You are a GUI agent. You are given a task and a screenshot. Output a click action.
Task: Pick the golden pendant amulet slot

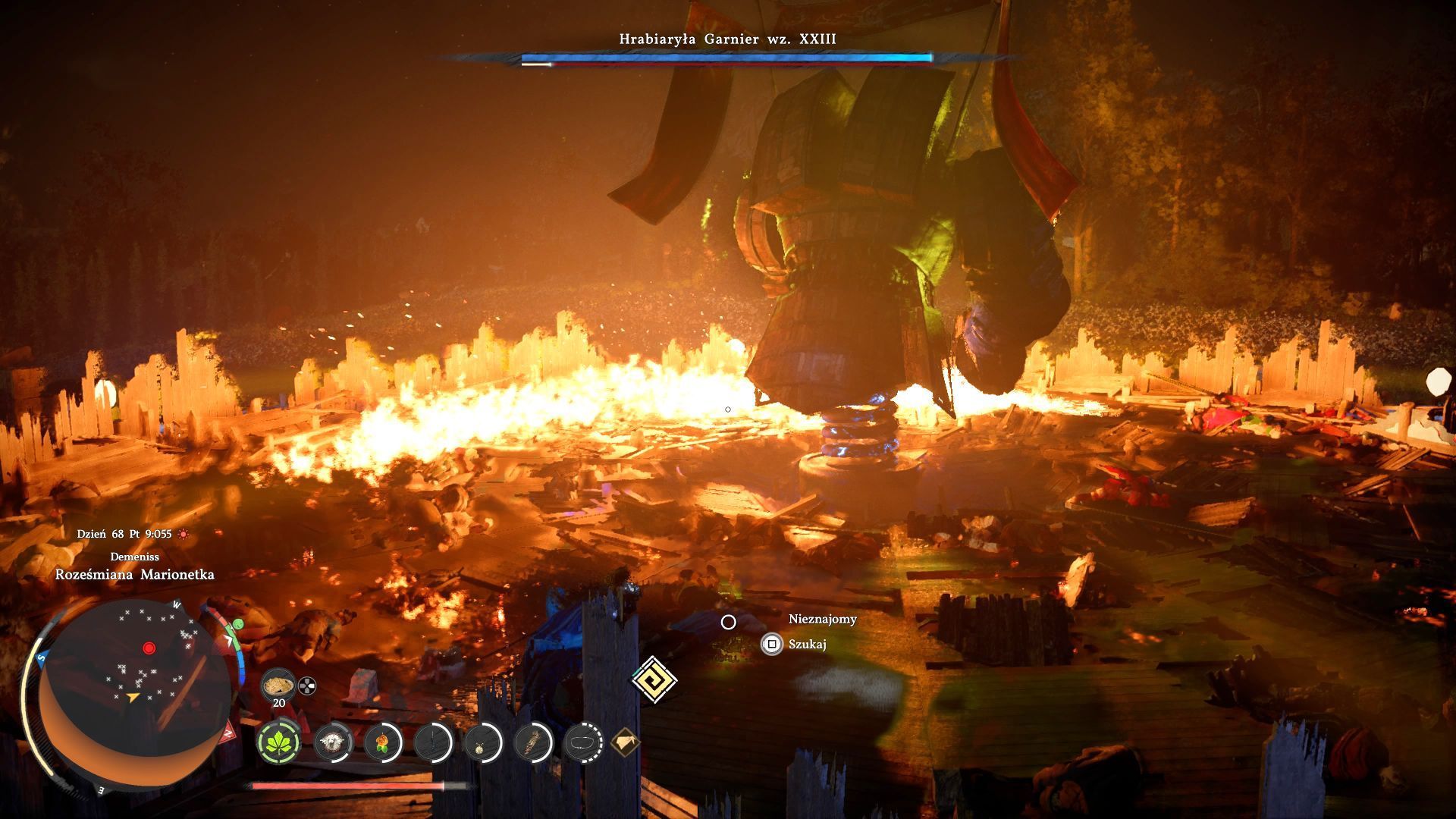point(482,742)
